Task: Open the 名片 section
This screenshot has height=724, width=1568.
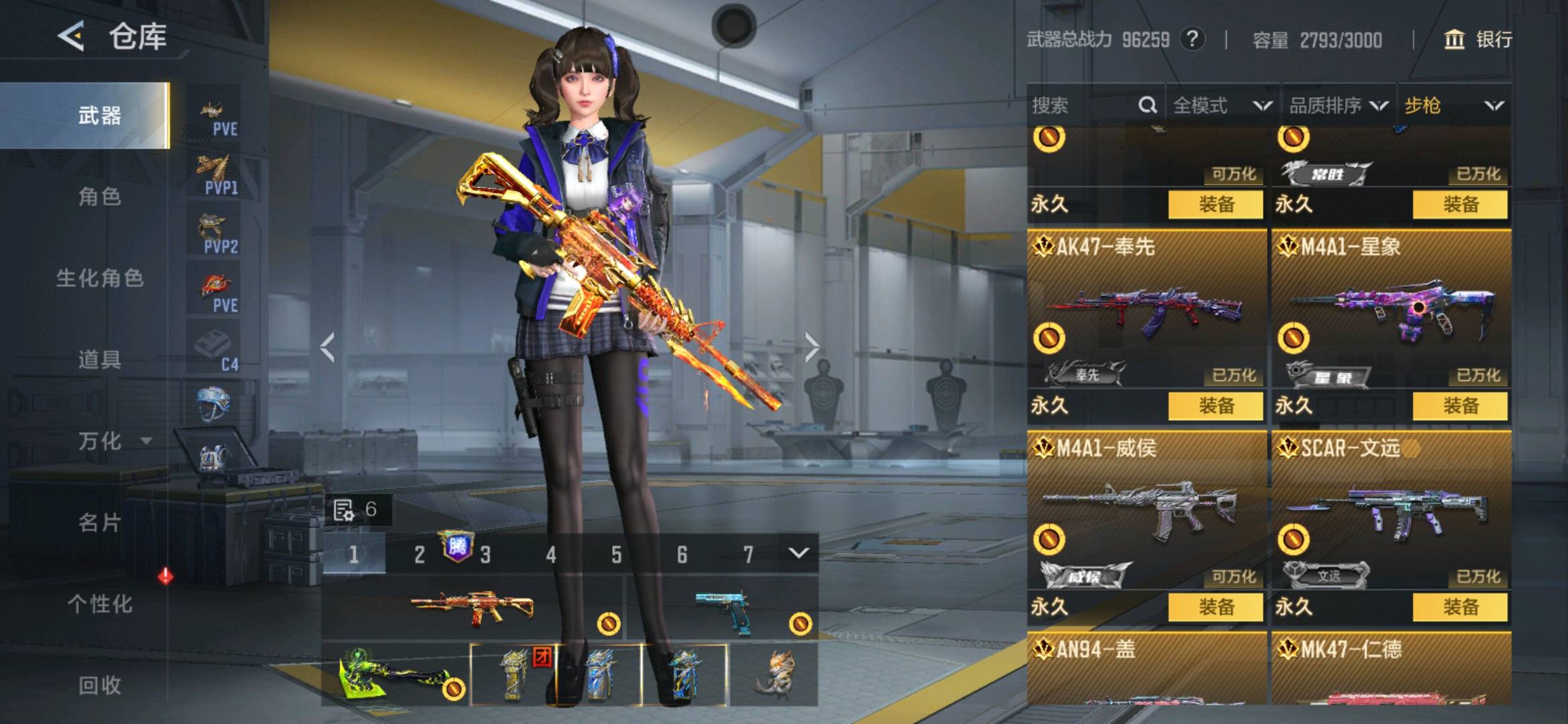Action: pyautogui.click(x=99, y=523)
